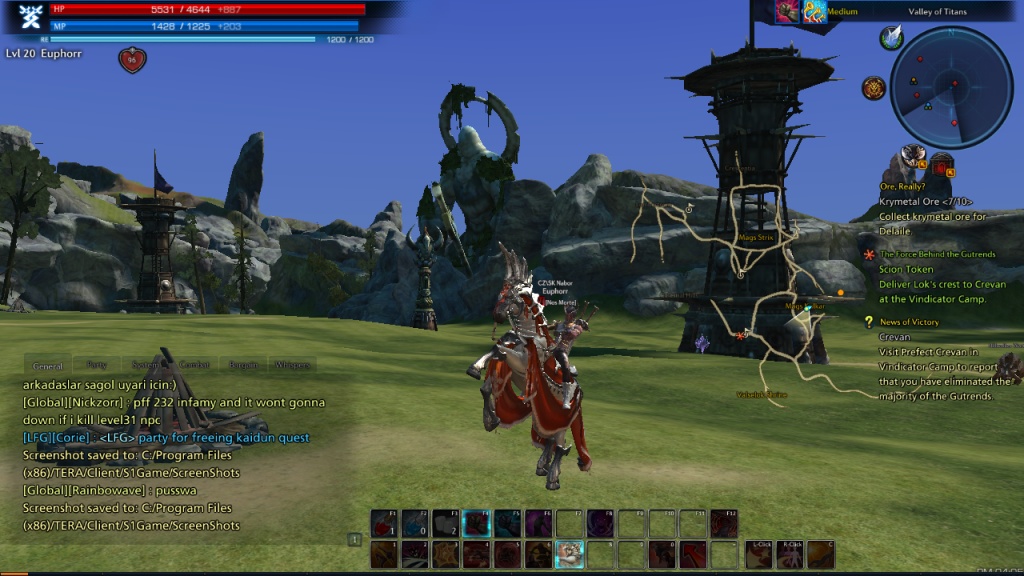This screenshot has height=576, width=1024.
Task: Click the fist buff icon at top
Action: (787, 11)
